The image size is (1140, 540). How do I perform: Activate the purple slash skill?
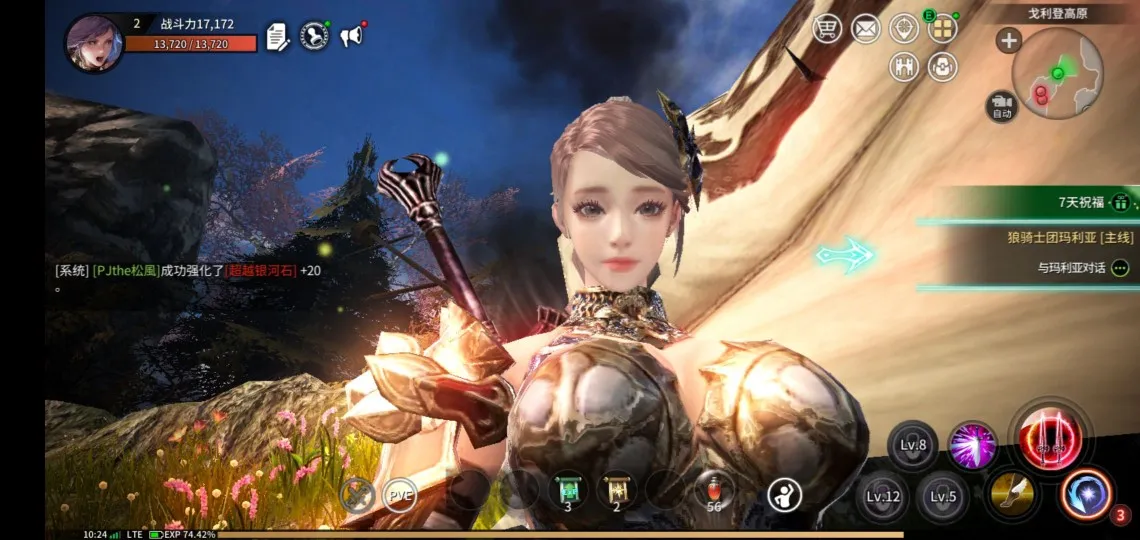click(973, 443)
